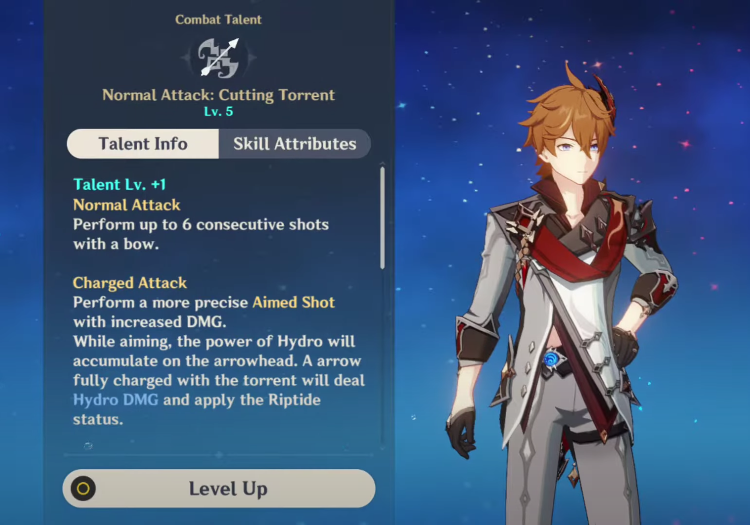Select the Talent Info tab
750x525 pixels.
[143, 144]
